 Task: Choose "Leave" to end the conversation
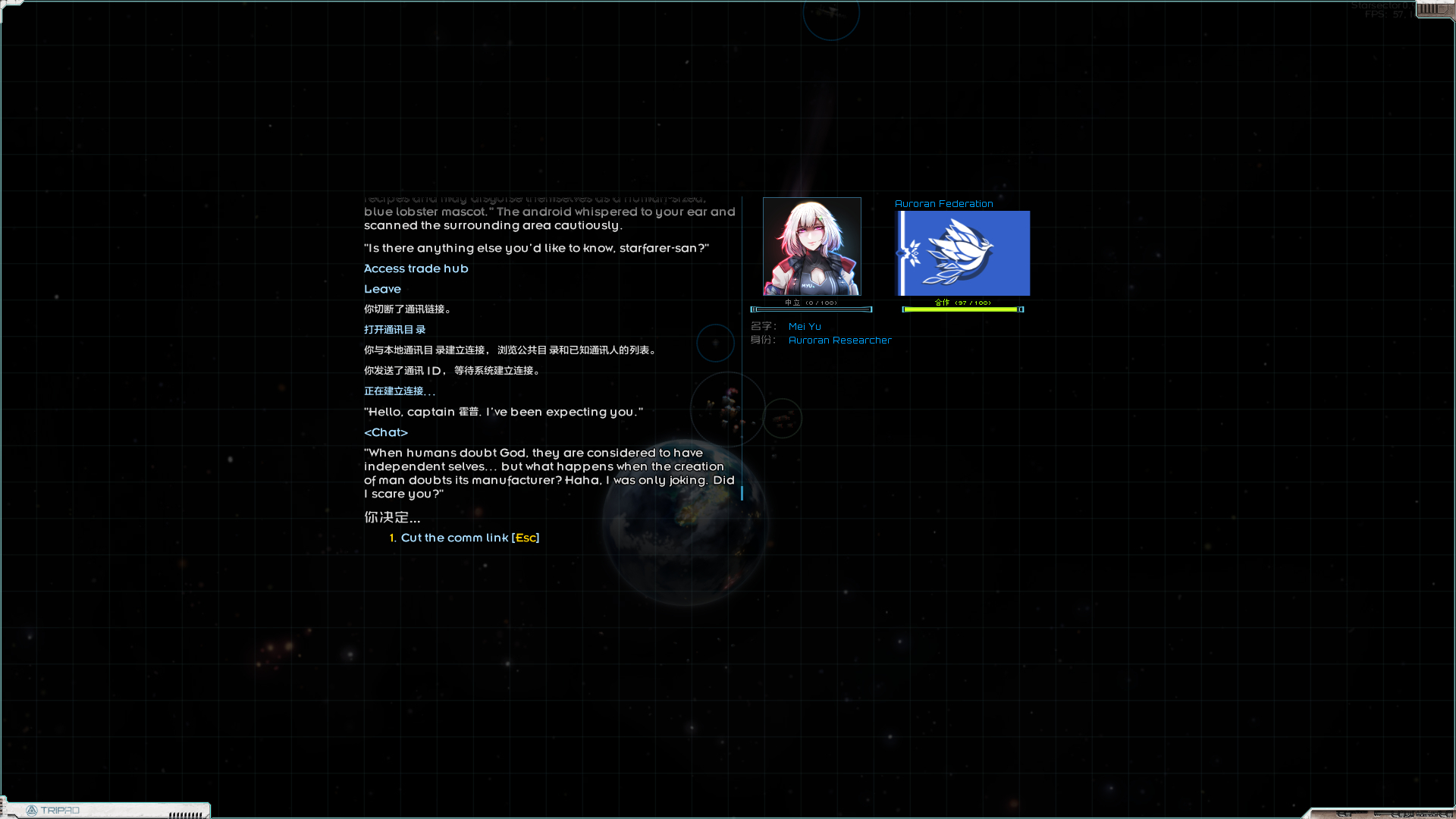pyautogui.click(x=382, y=289)
